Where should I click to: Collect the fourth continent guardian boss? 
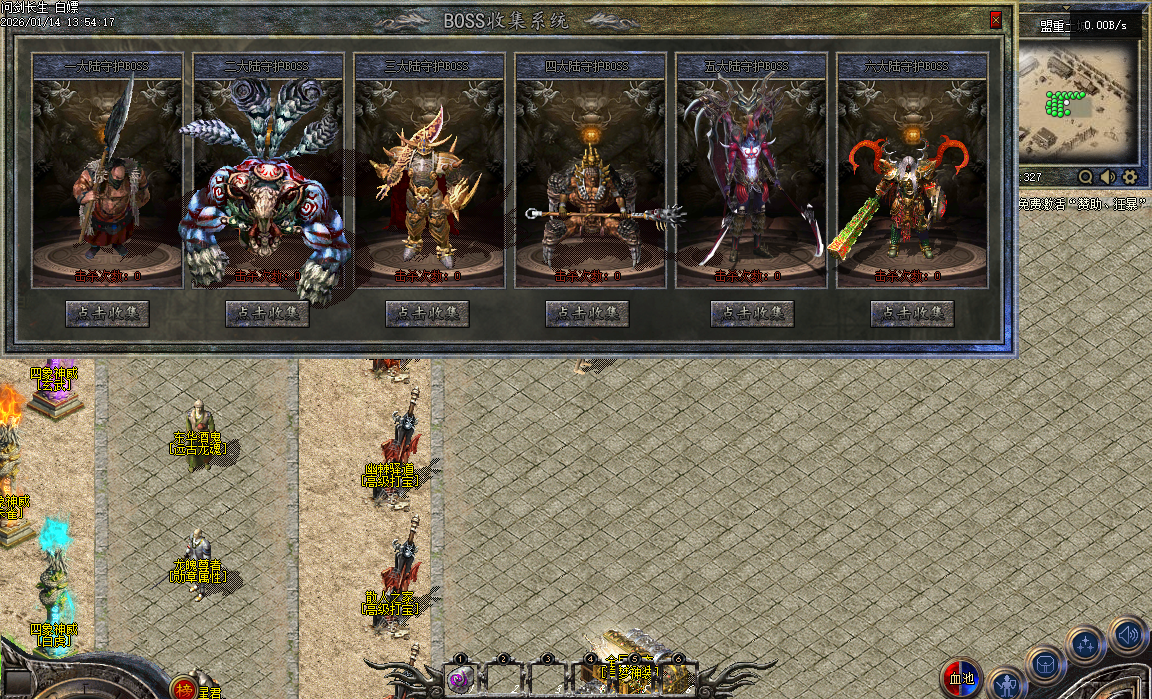pyautogui.click(x=587, y=314)
